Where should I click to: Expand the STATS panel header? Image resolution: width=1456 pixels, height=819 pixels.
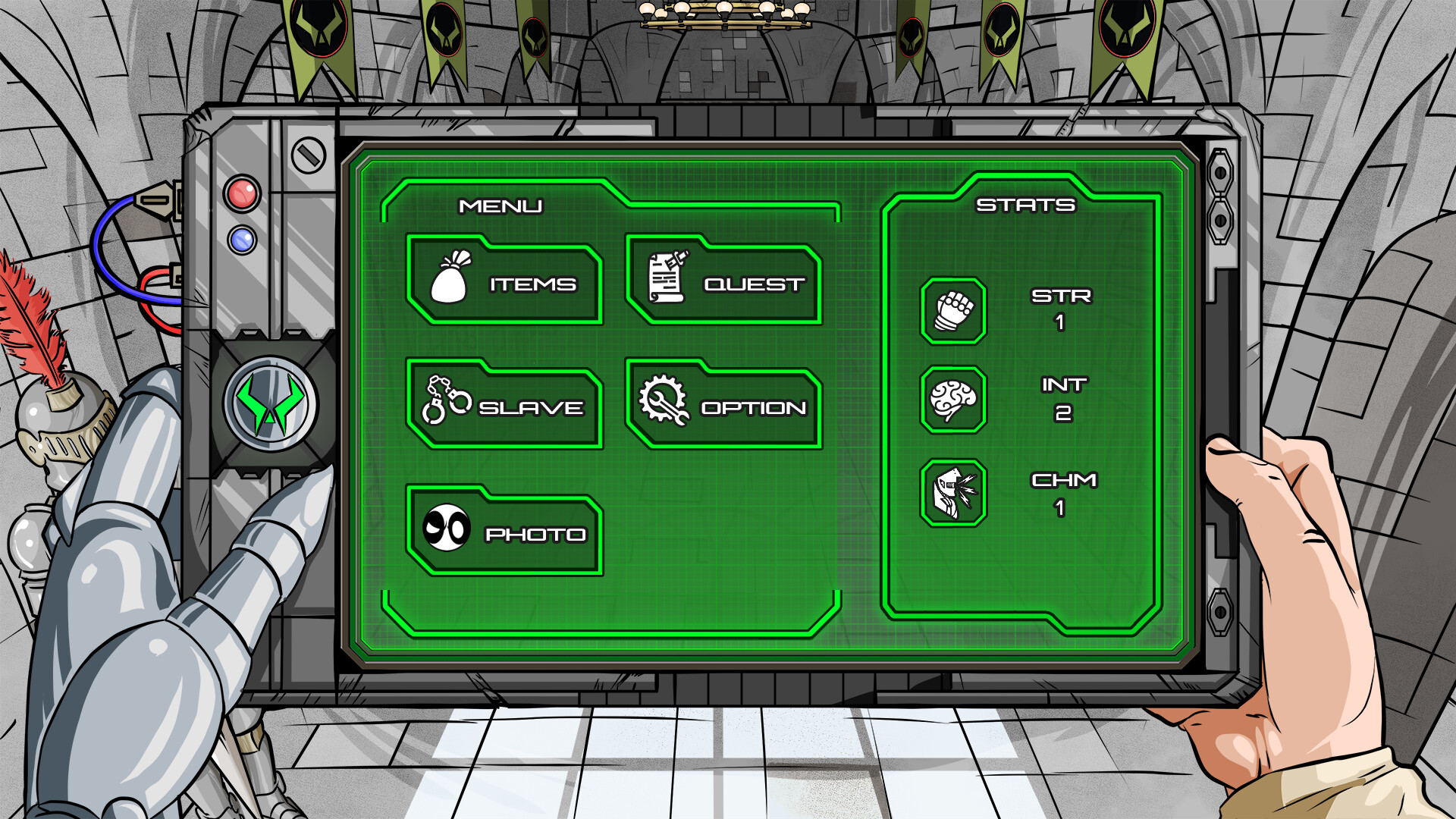(x=1028, y=205)
